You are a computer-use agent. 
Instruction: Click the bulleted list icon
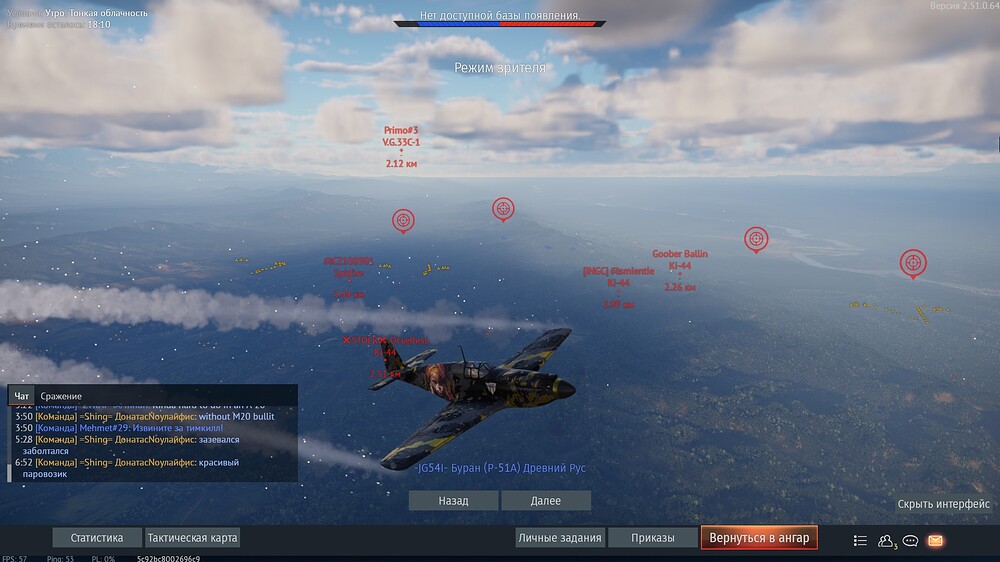click(x=860, y=541)
